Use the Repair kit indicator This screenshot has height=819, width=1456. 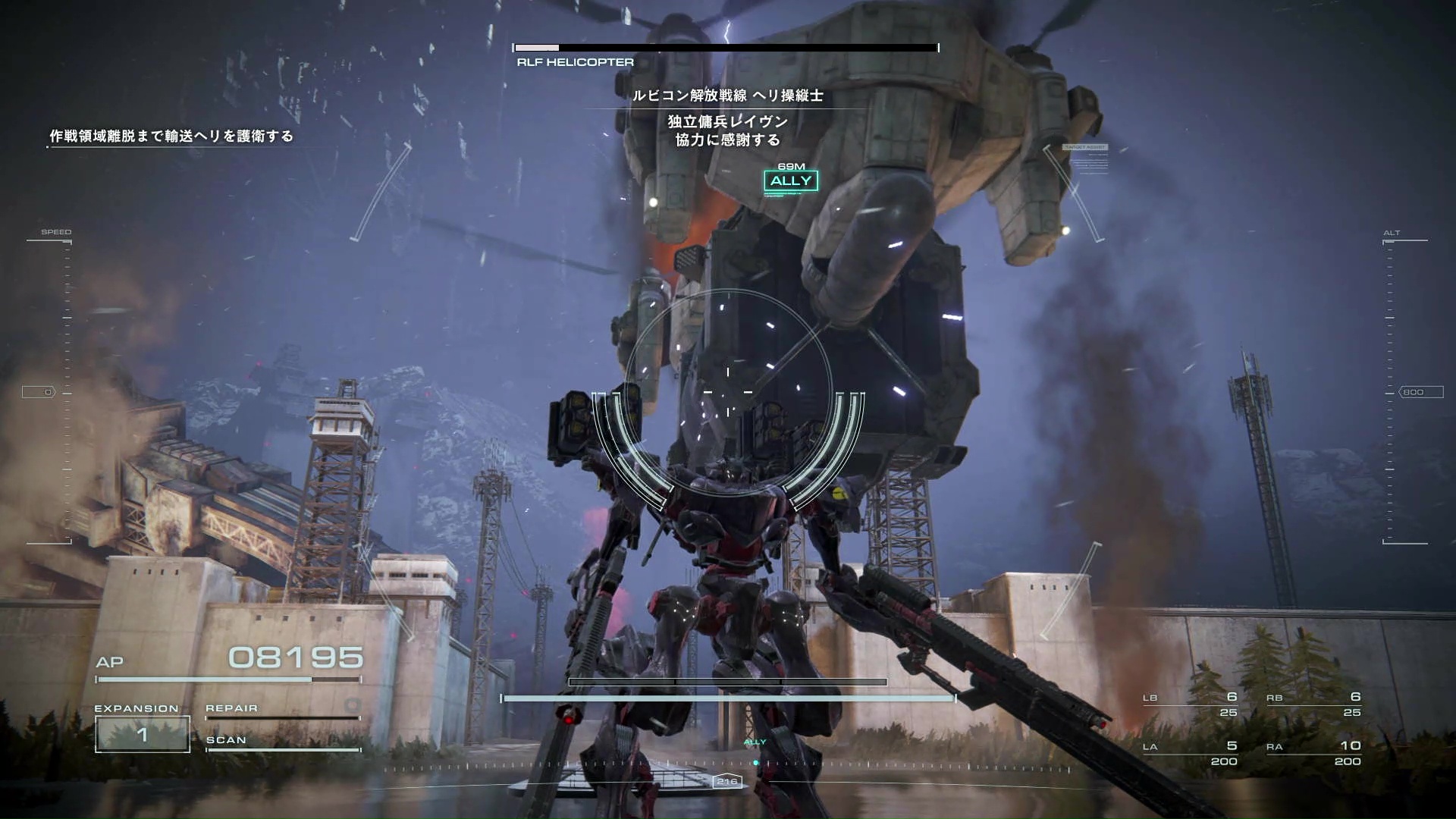[x=282, y=710]
